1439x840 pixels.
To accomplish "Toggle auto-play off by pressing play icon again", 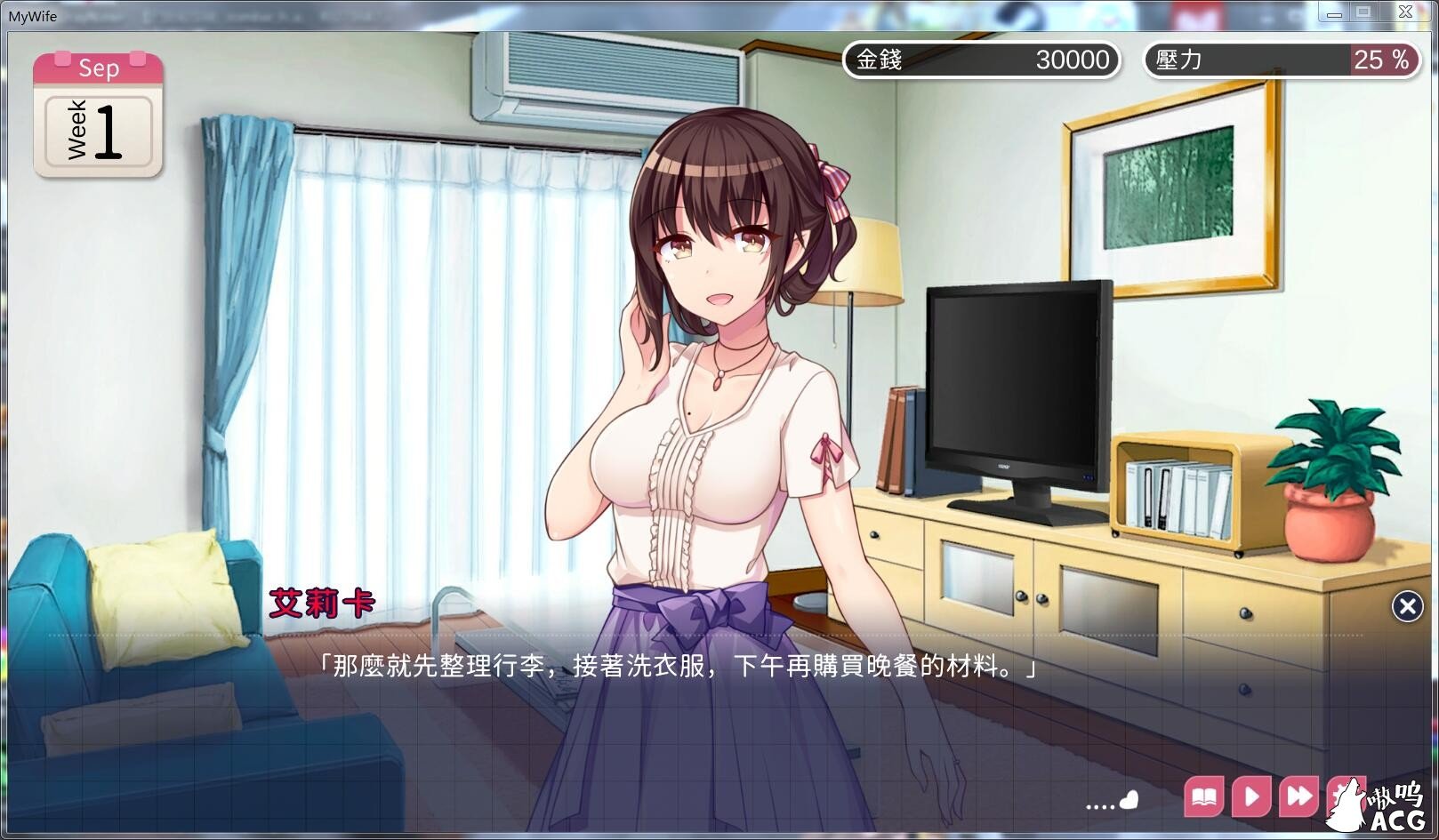I will coord(1250,797).
